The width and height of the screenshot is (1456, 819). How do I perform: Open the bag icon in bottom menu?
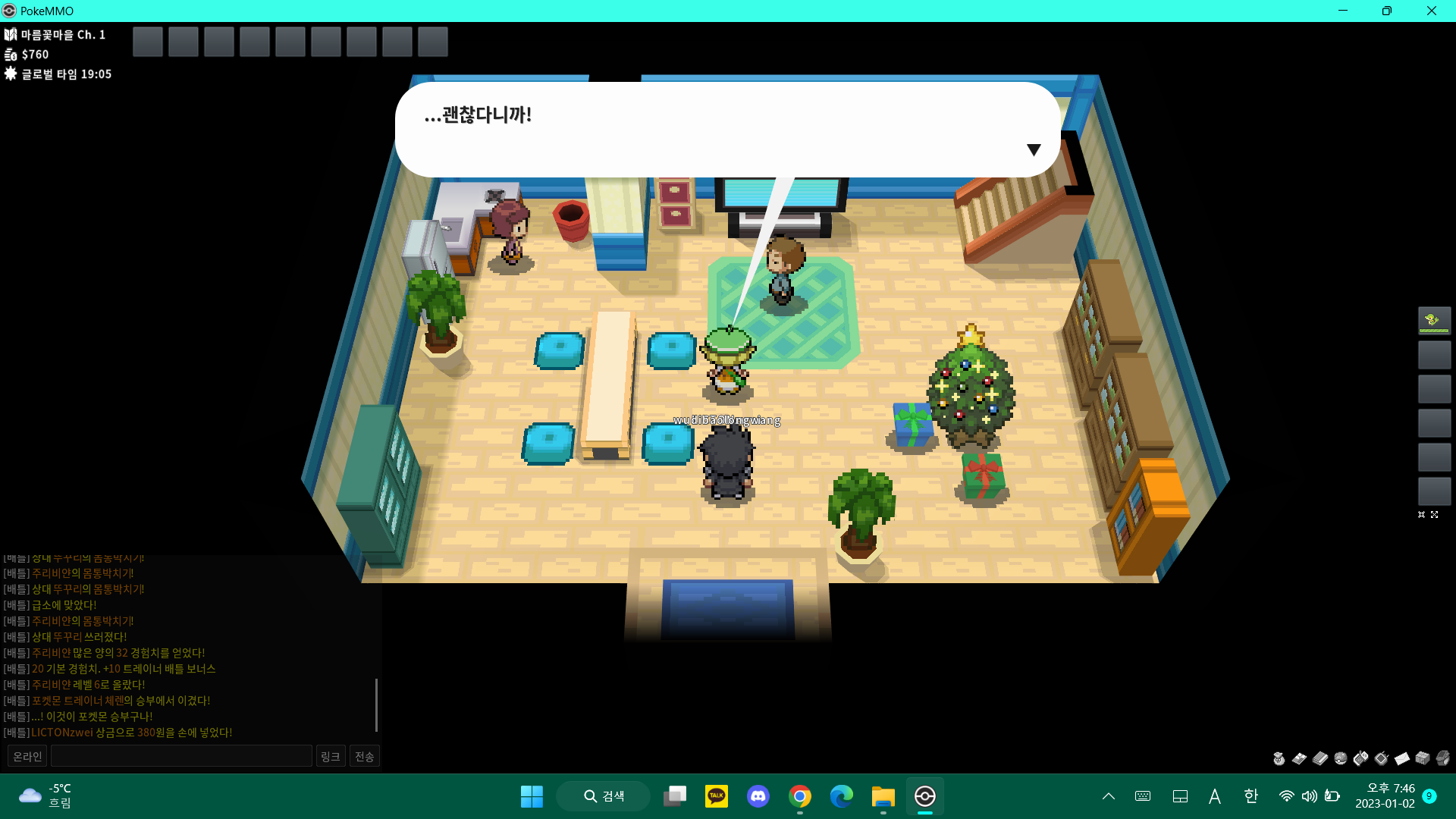1279,758
